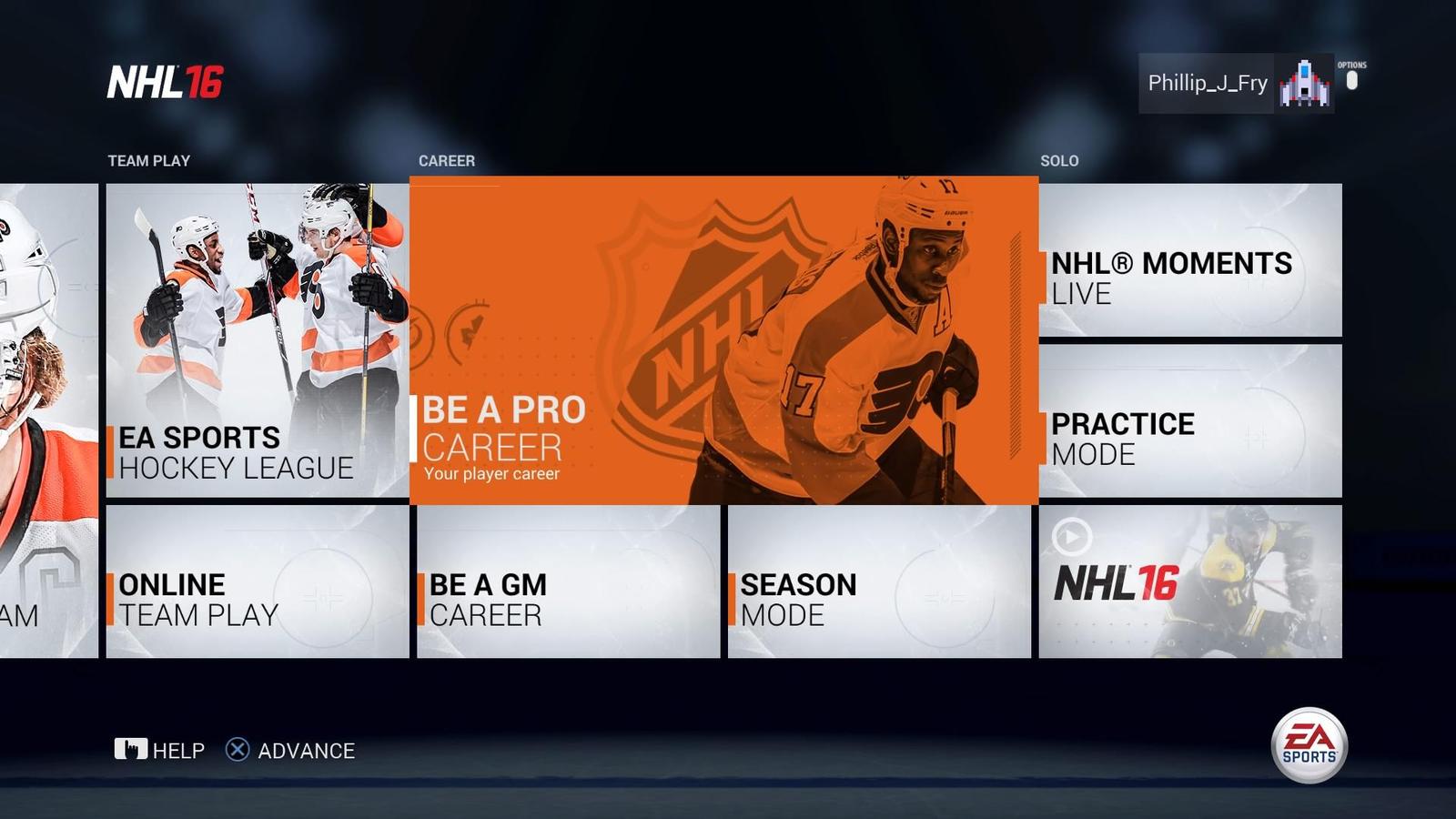Image resolution: width=1456 pixels, height=819 pixels.
Task: Click the X Advance button icon
Action: 237,750
